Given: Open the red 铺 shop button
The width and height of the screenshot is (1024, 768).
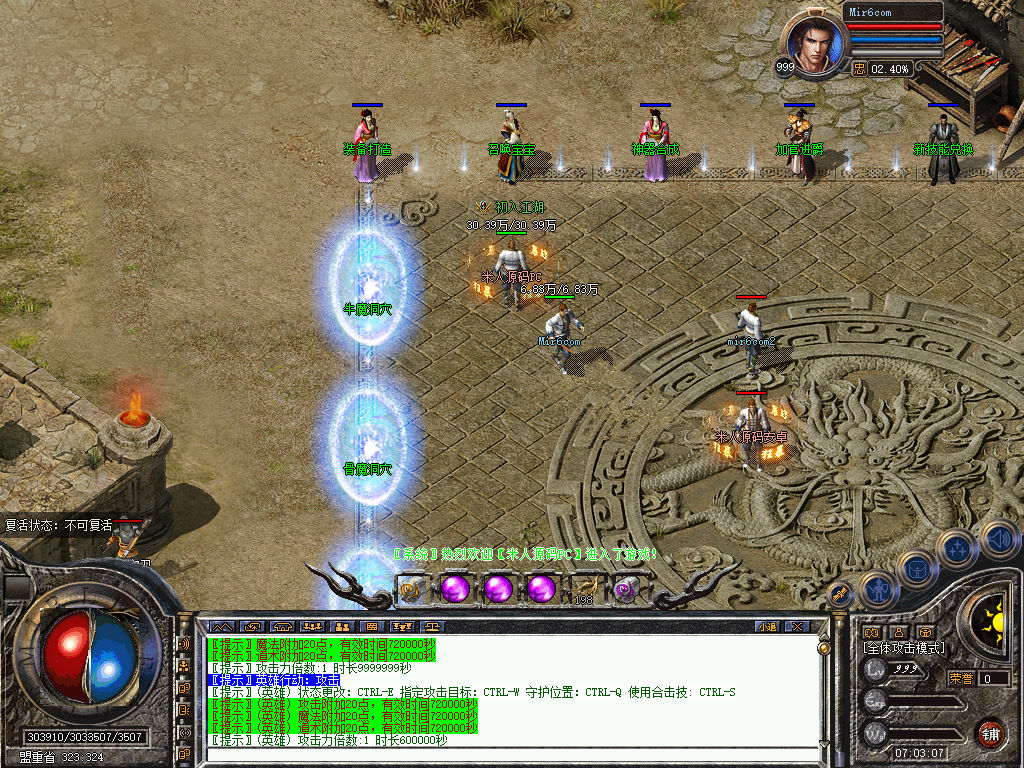Looking at the screenshot, I should point(990,734).
